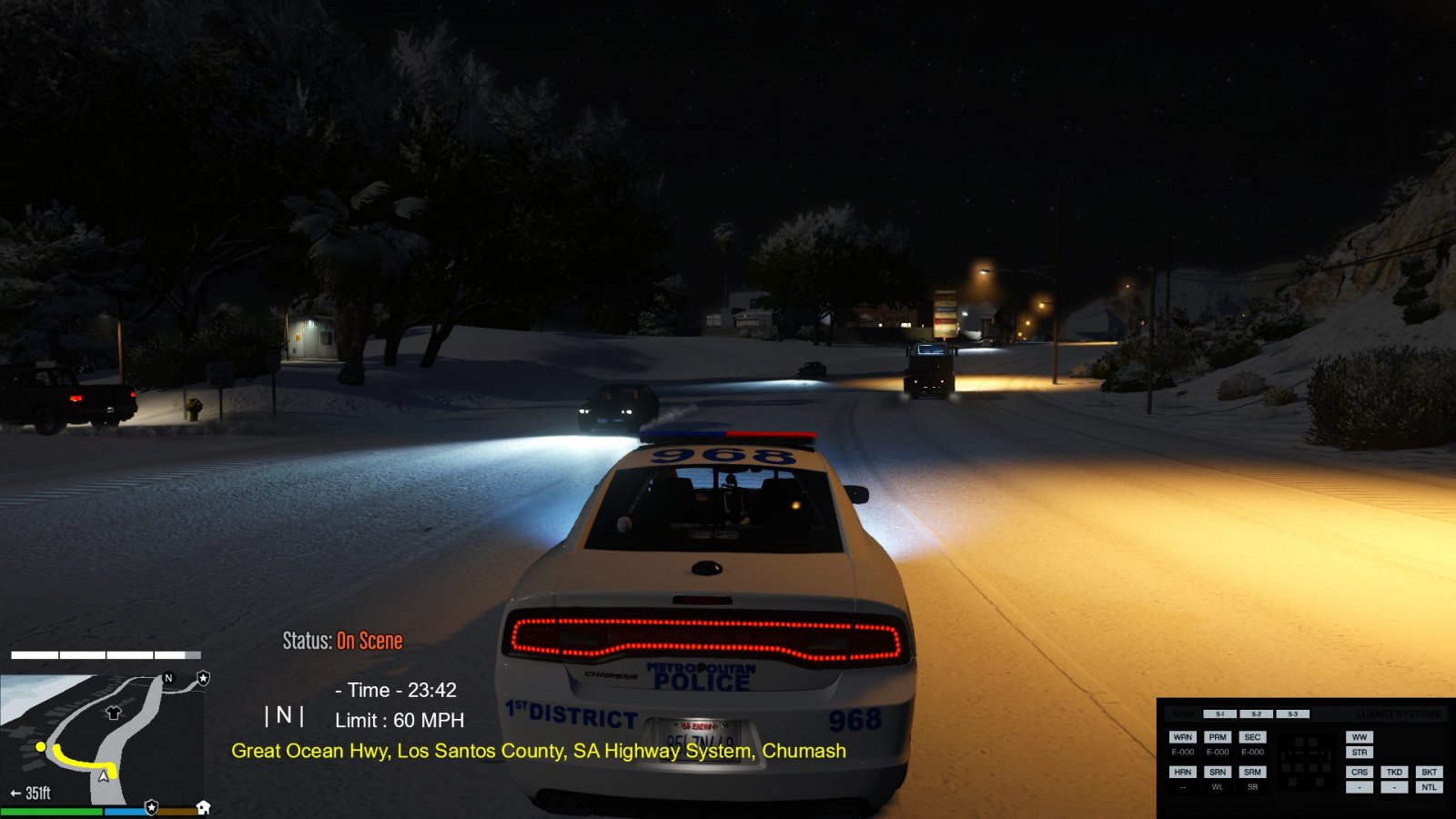Viewport: 1456px width, 819px height.
Task: Click the SRM siren mode button
Action: pos(1252,772)
